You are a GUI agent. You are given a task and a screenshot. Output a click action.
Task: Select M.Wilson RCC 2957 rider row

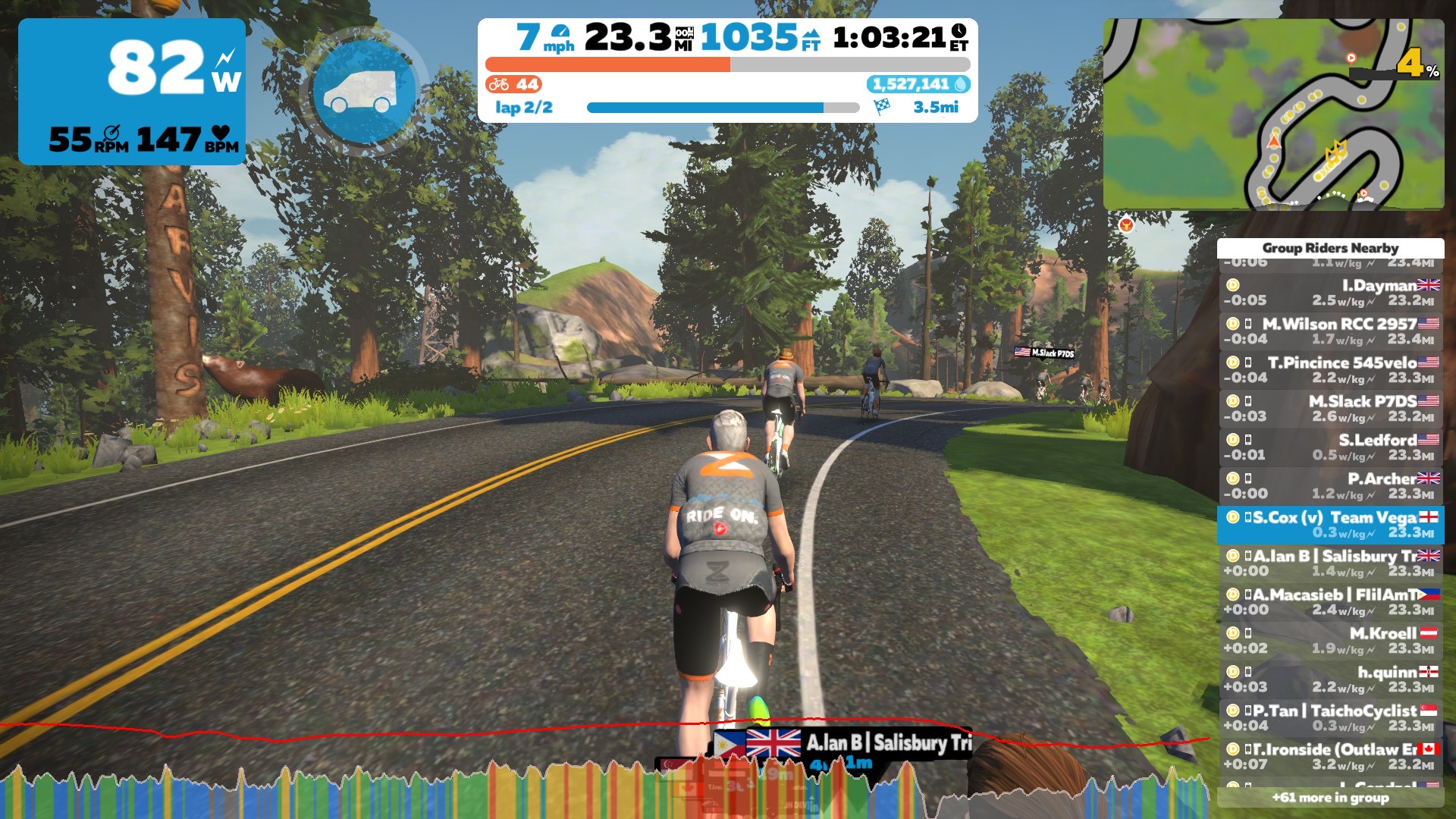click(x=1330, y=331)
